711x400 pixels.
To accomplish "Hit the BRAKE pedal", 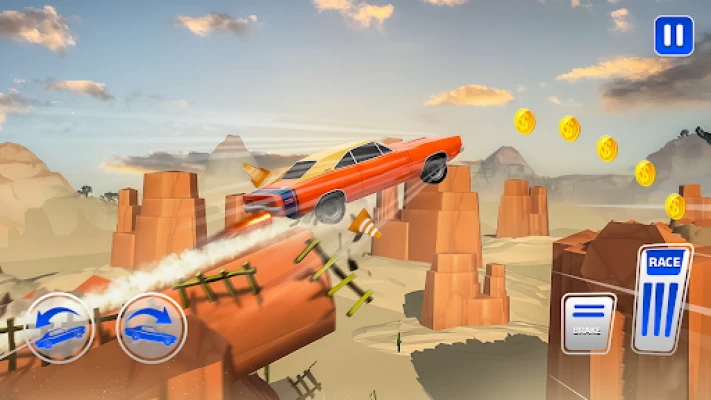I will coord(588,322).
